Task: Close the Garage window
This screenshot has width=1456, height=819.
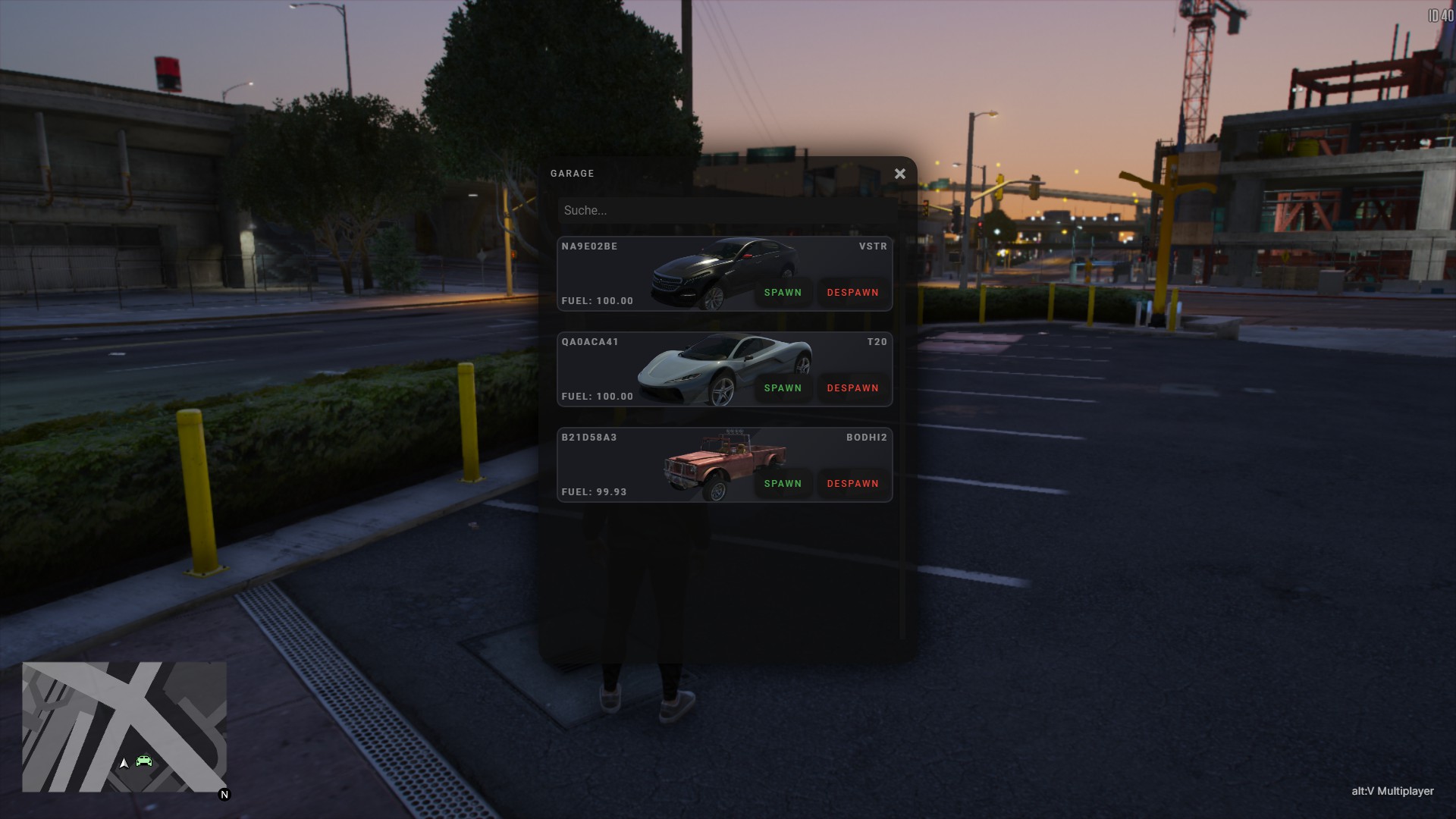Action: (899, 174)
